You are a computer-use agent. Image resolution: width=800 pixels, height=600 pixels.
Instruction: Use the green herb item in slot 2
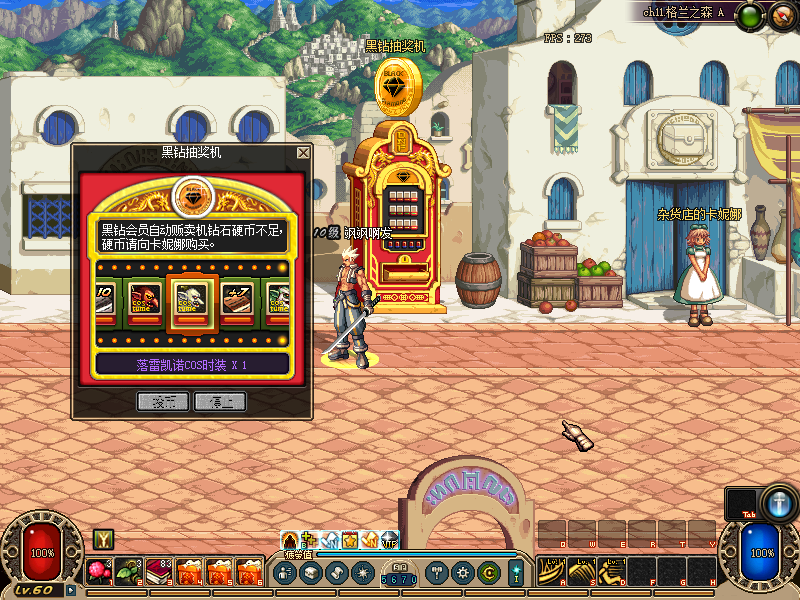[129, 572]
